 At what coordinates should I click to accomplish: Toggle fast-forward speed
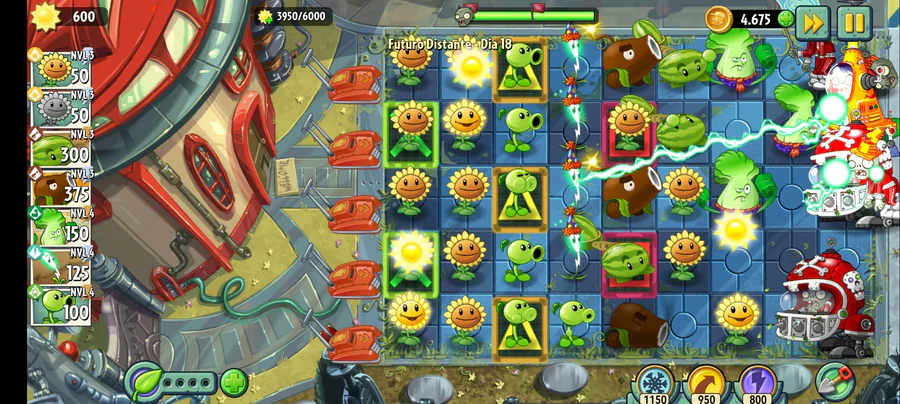tap(812, 21)
